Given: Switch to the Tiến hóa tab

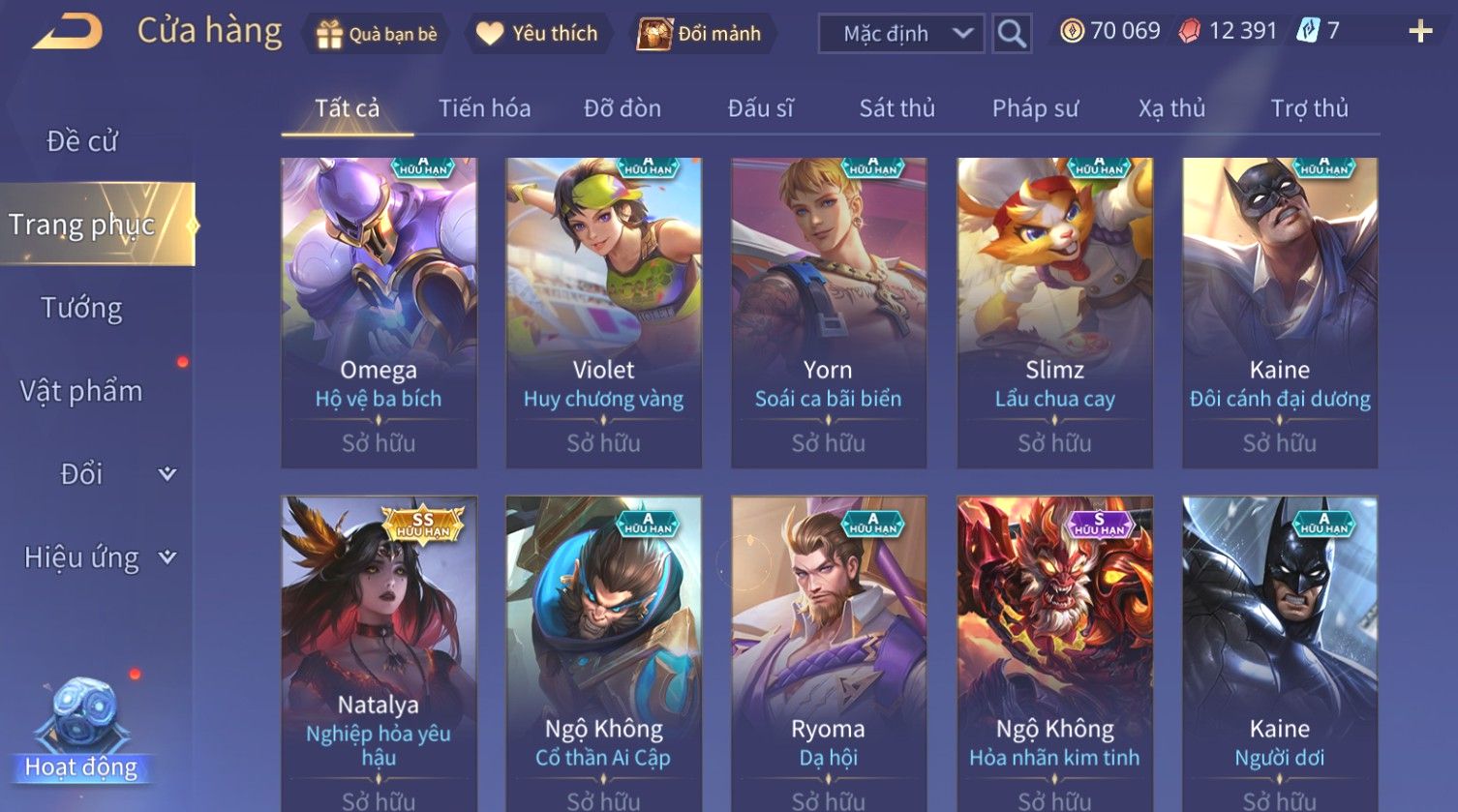Looking at the screenshot, I should click(484, 108).
